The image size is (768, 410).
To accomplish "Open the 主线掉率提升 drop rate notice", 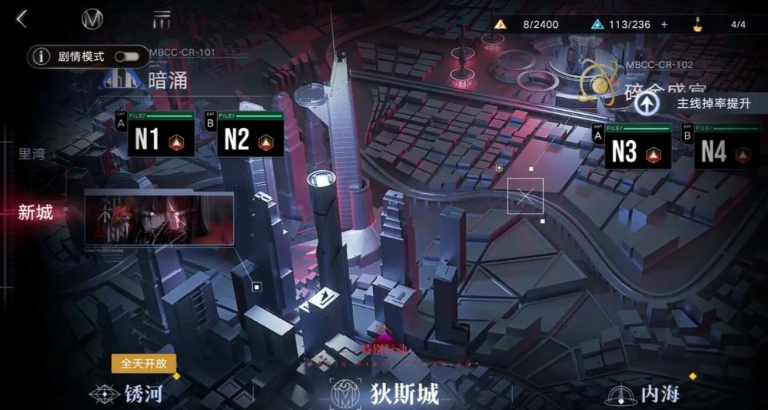I will (x=702, y=103).
